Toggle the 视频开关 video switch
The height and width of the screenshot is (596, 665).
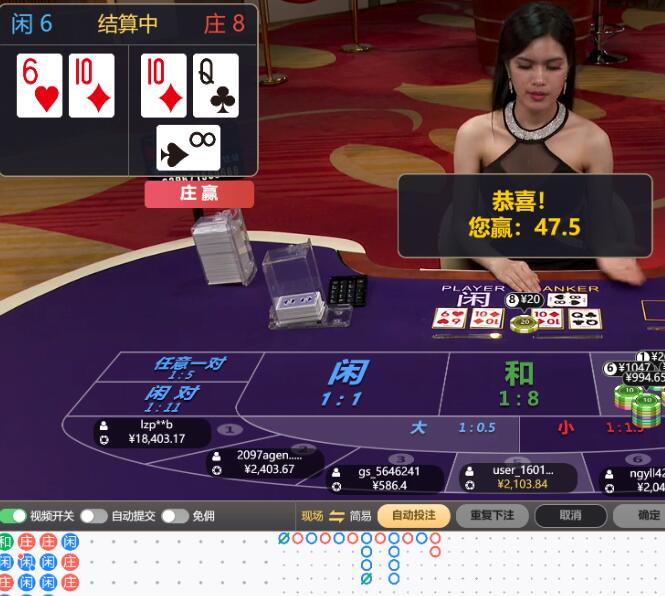click(14, 516)
